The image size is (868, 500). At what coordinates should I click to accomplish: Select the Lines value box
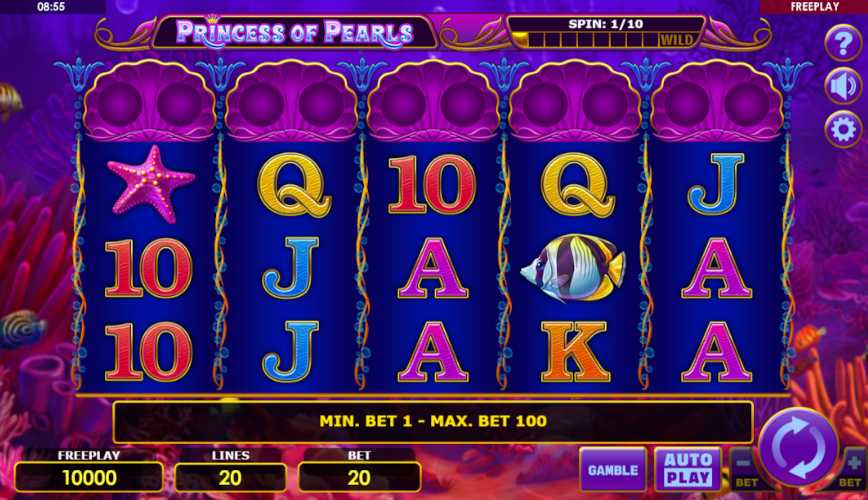pos(230,477)
